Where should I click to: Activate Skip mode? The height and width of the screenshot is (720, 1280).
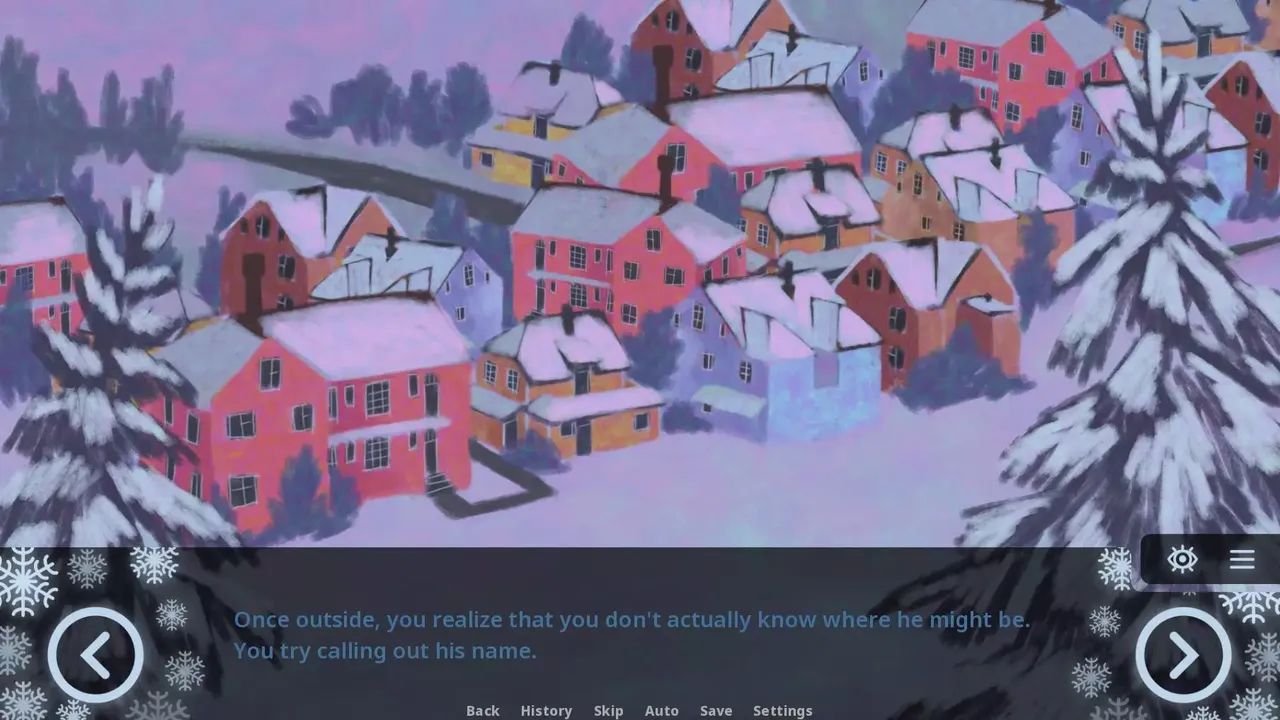click(608, 710)
